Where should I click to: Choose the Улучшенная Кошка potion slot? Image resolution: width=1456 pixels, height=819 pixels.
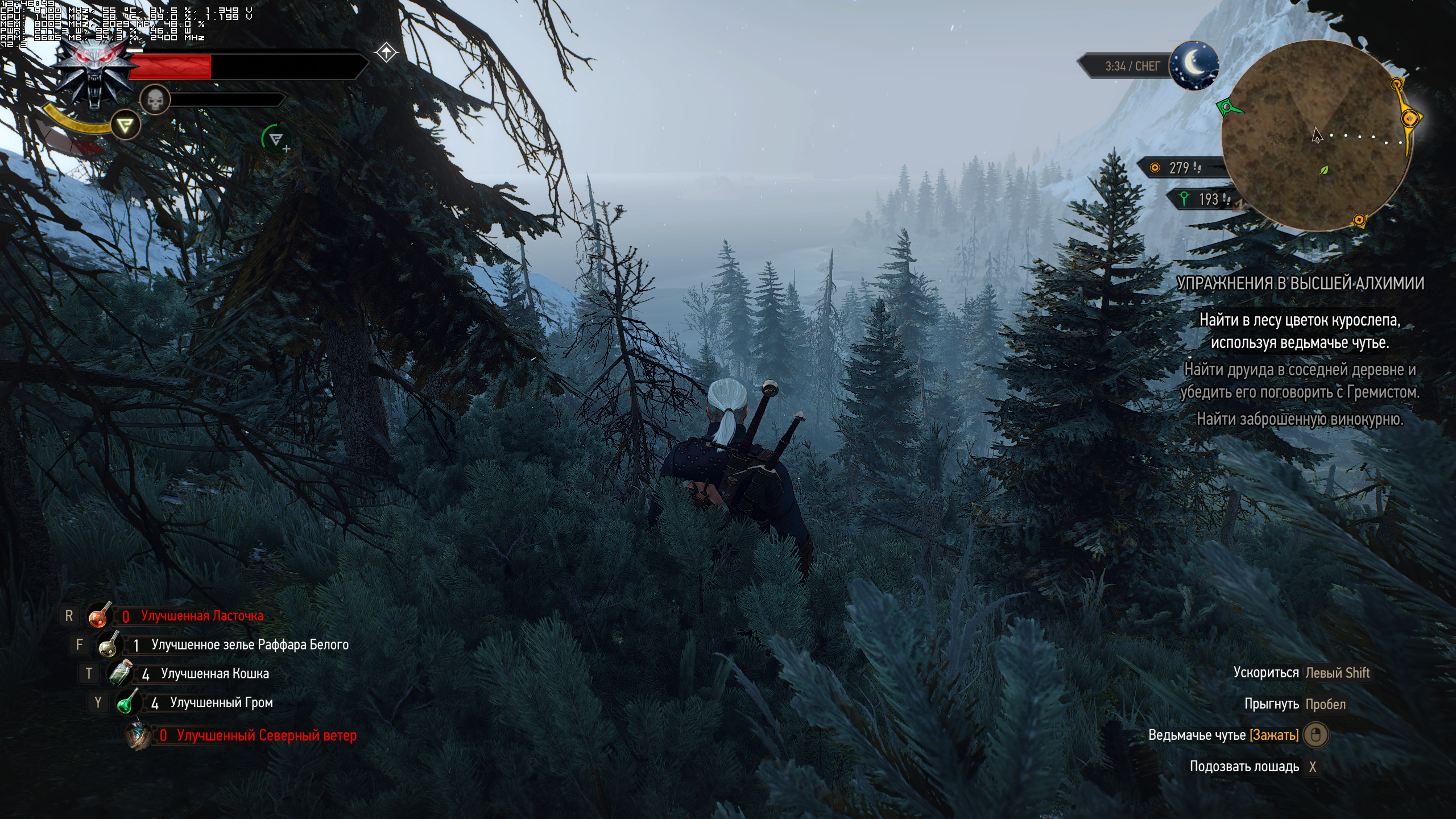(119, 674)
